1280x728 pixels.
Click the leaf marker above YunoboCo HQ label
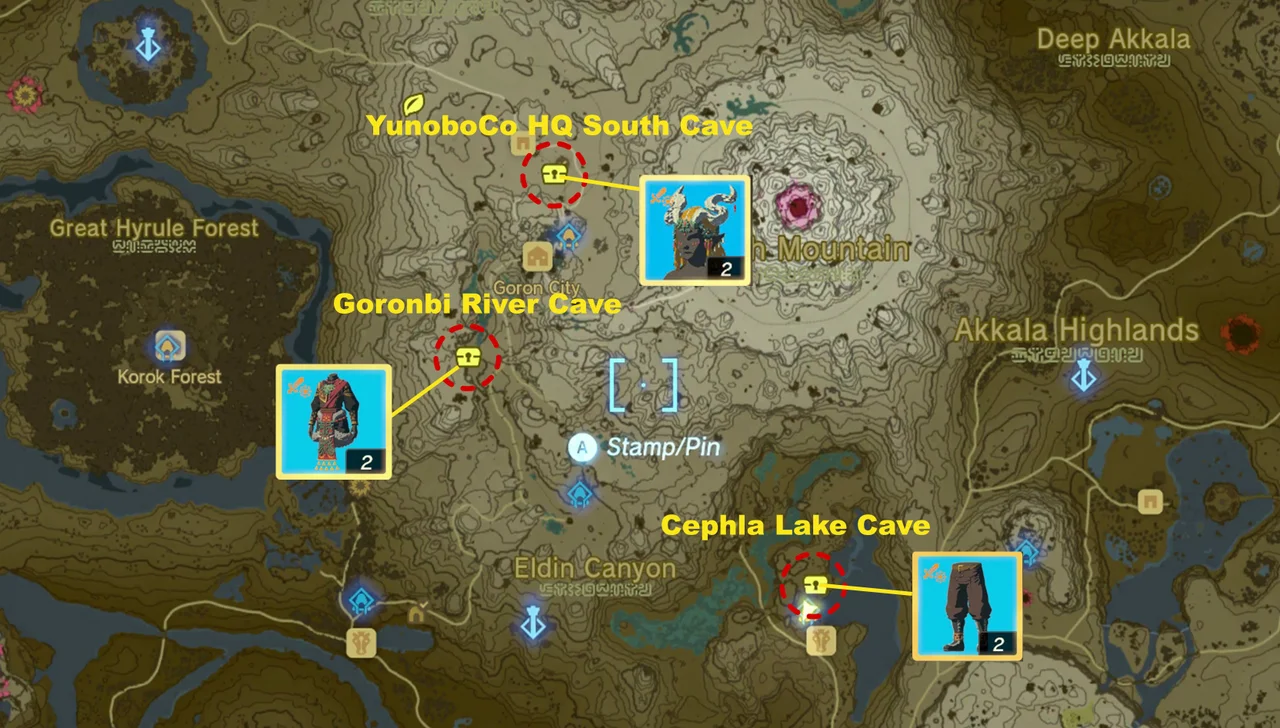411,103
